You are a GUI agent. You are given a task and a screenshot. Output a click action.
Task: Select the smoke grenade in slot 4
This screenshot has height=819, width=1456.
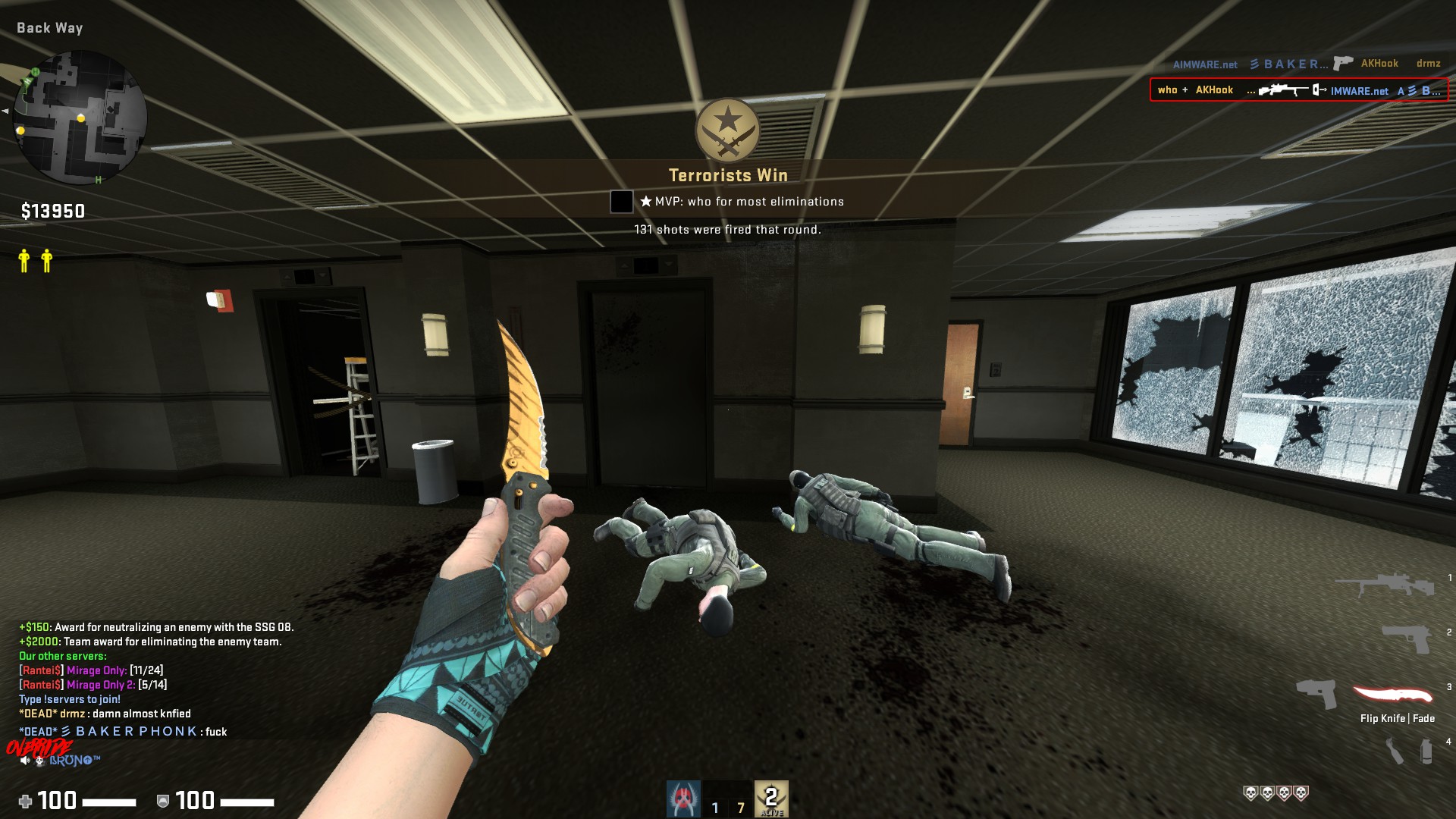[1426, 748]
